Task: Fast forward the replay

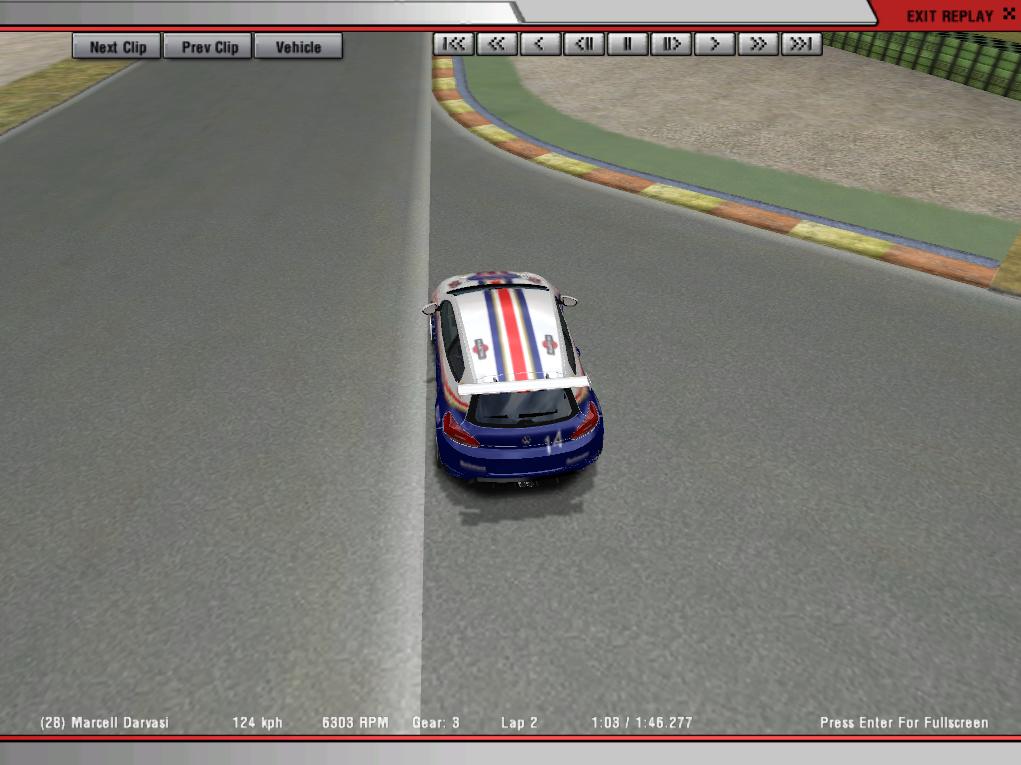Action: tap(758, 44)
